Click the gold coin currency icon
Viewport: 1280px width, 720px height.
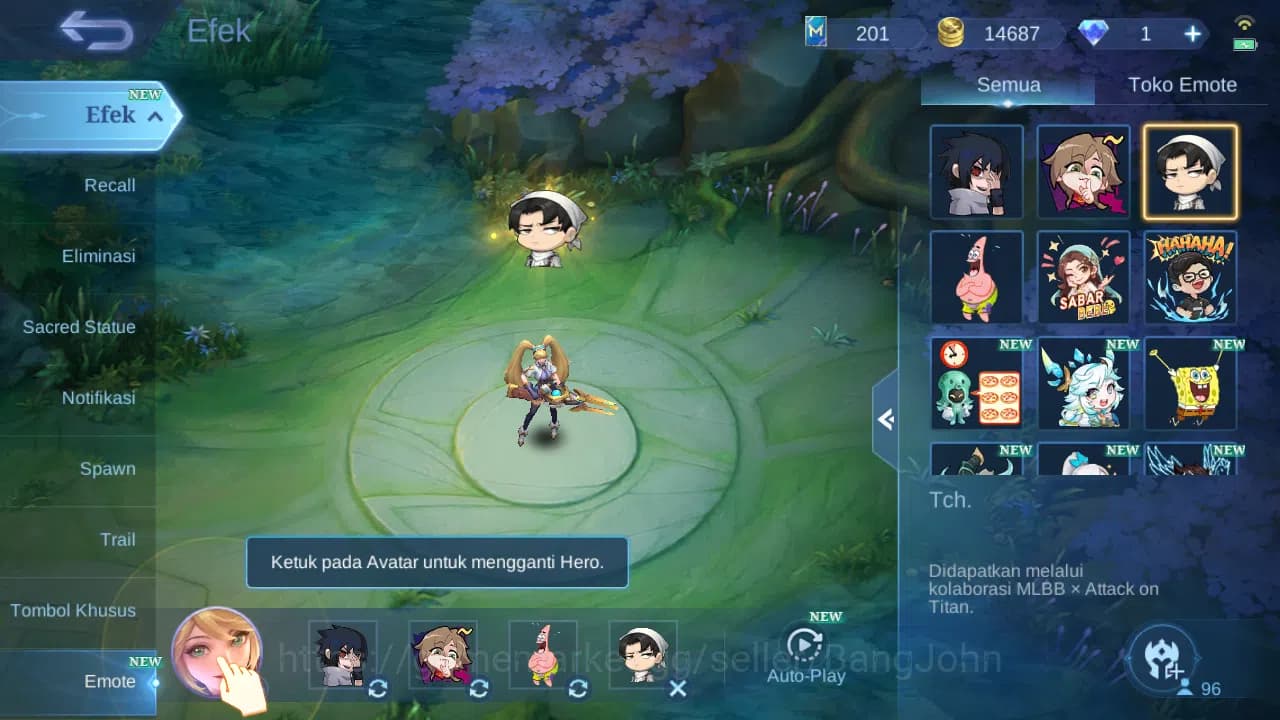[951, 33]
